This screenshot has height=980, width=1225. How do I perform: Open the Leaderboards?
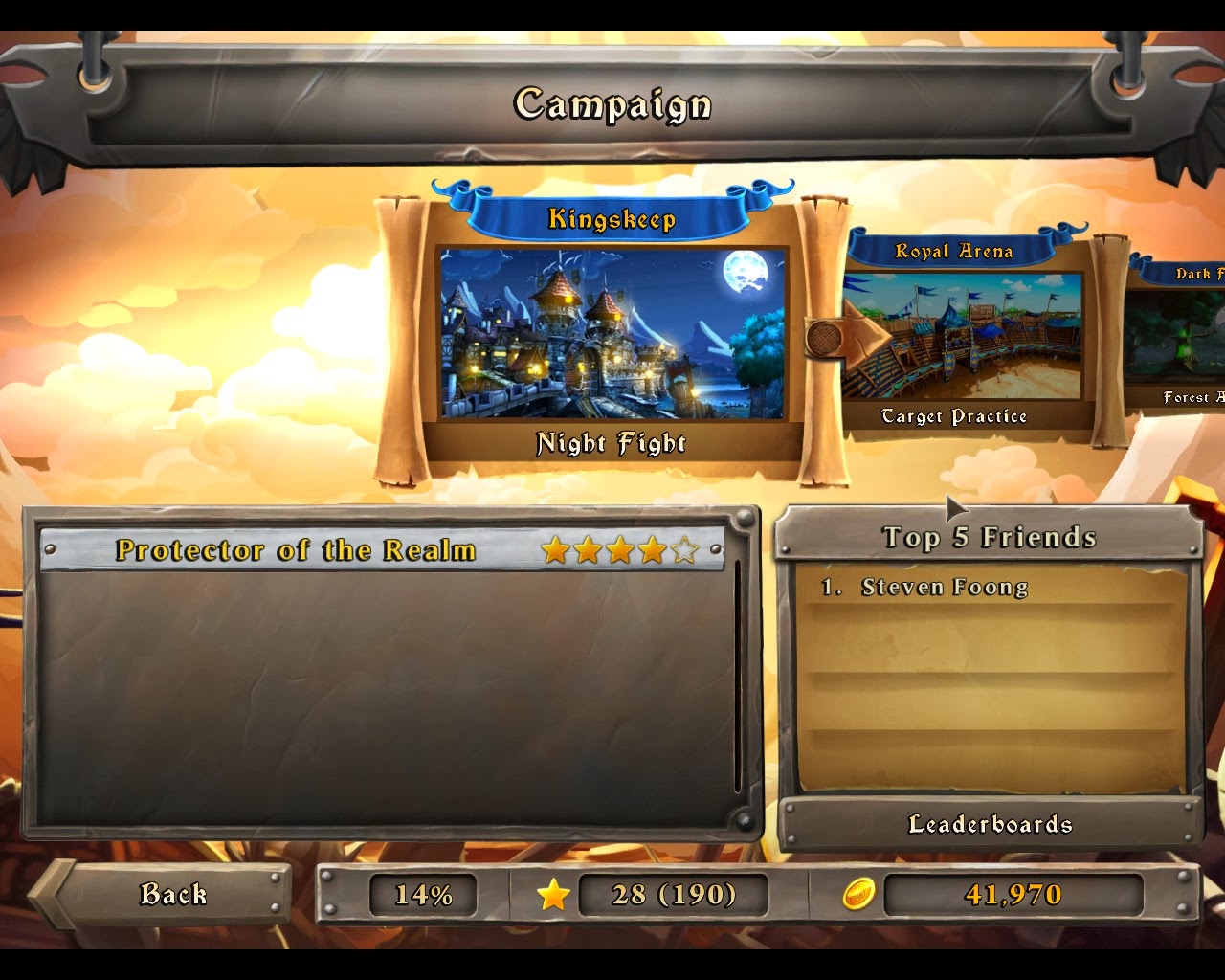[x=991, y=821]
